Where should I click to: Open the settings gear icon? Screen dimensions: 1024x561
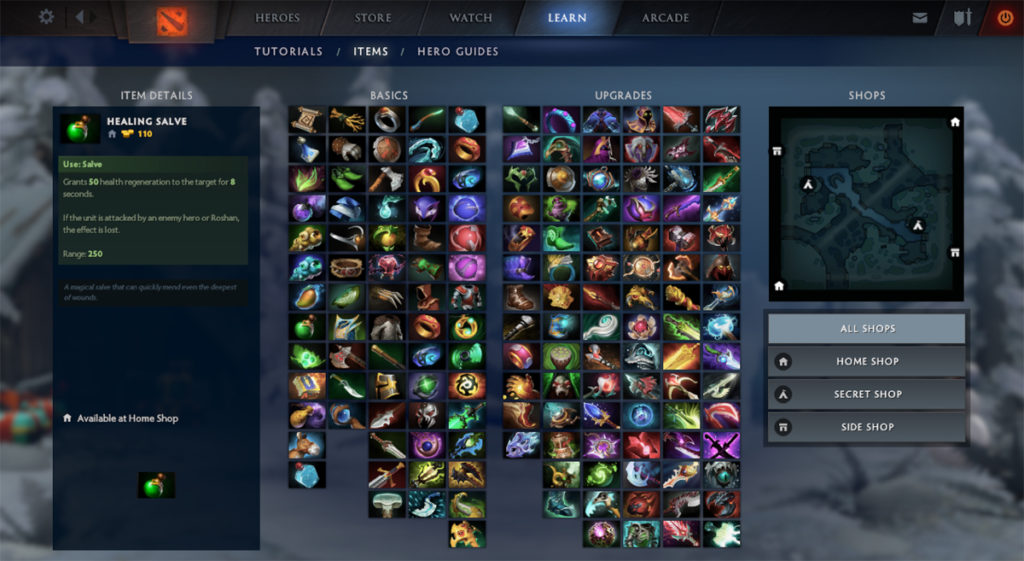tap(46, 17)
